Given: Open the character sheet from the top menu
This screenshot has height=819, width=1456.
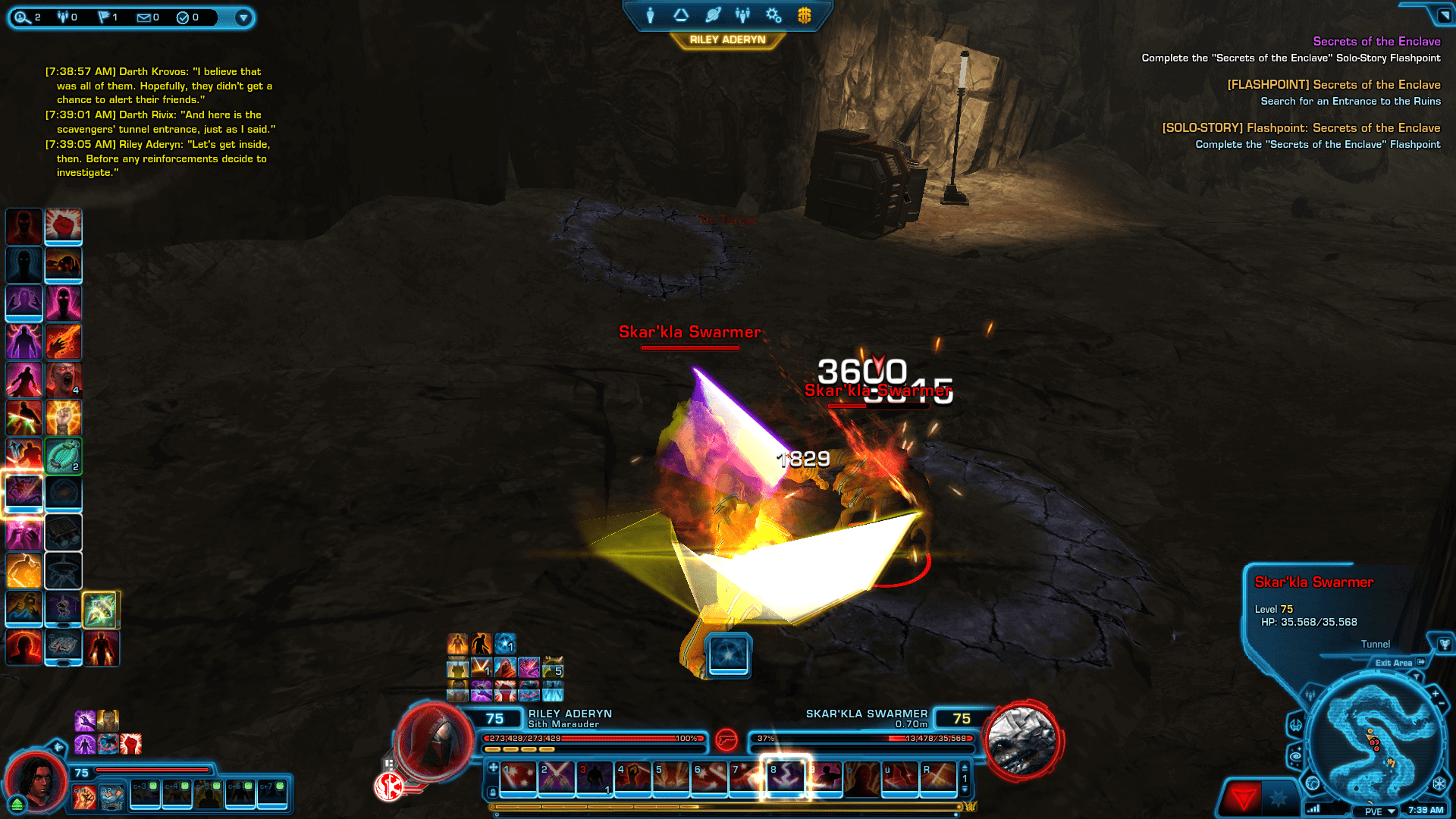Looking at the screenshot, I should (650, 15).
